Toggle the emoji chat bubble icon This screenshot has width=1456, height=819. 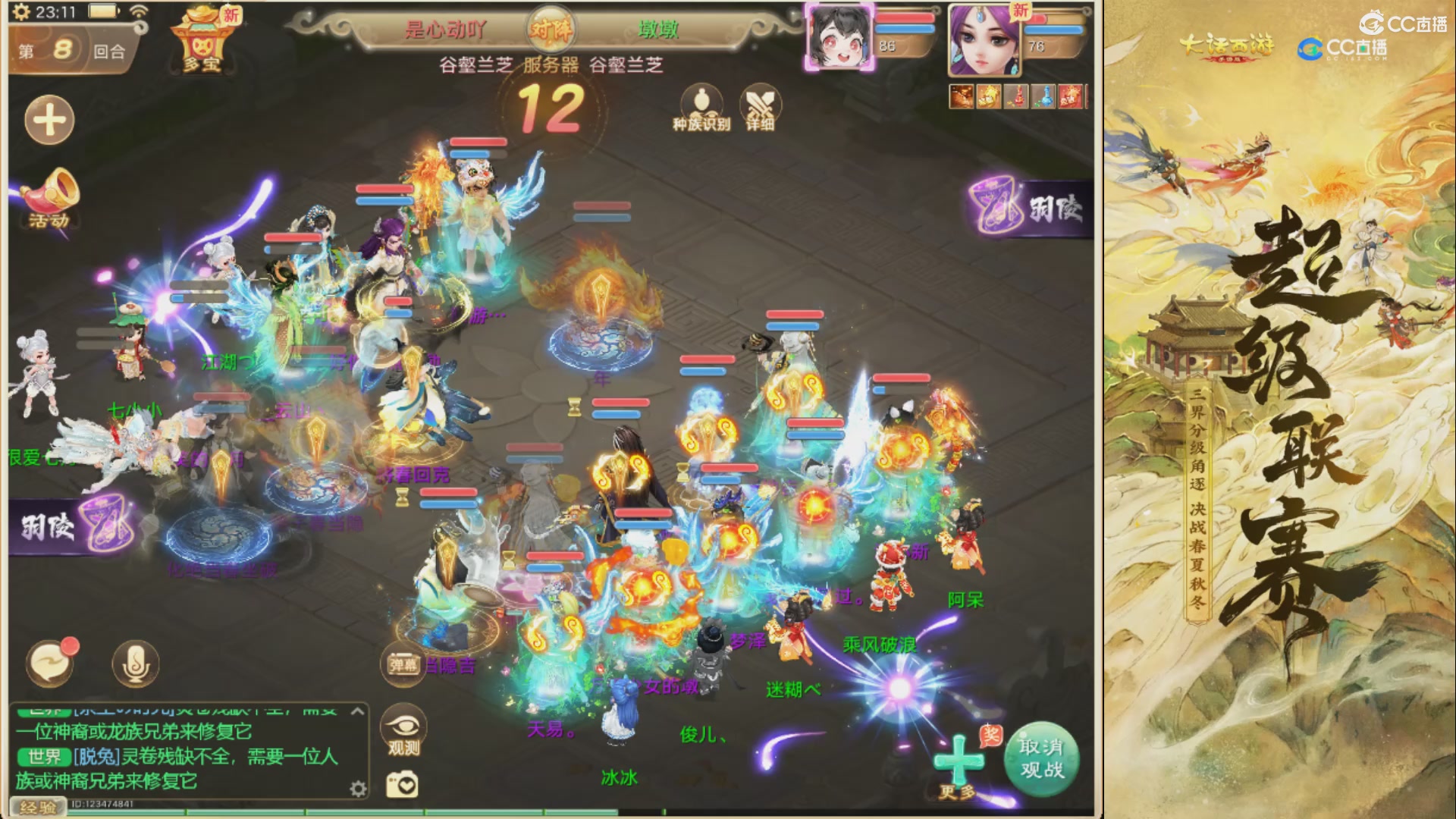(50, 662)
